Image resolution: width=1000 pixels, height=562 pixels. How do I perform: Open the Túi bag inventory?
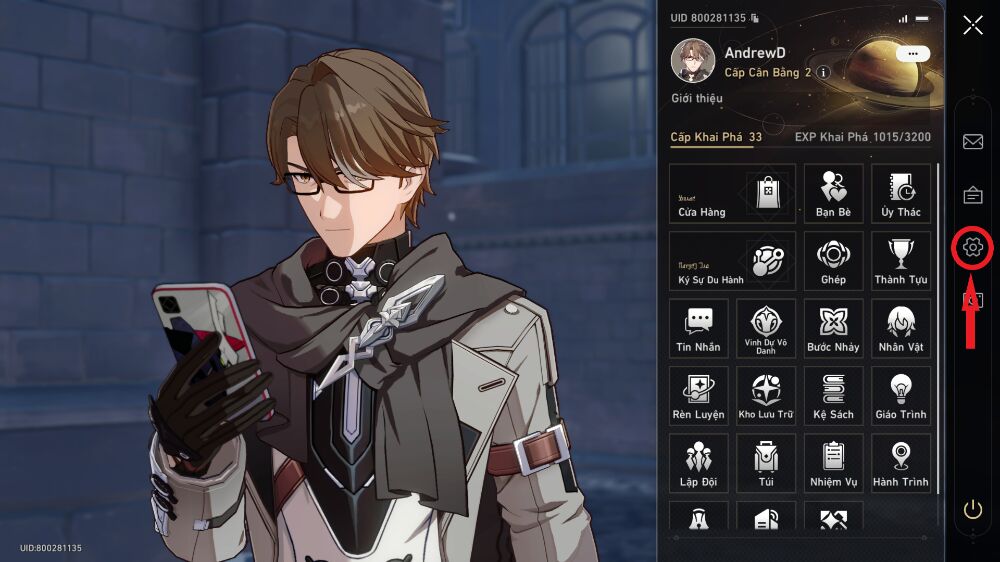pyautogui.click(x=766, y=463)
